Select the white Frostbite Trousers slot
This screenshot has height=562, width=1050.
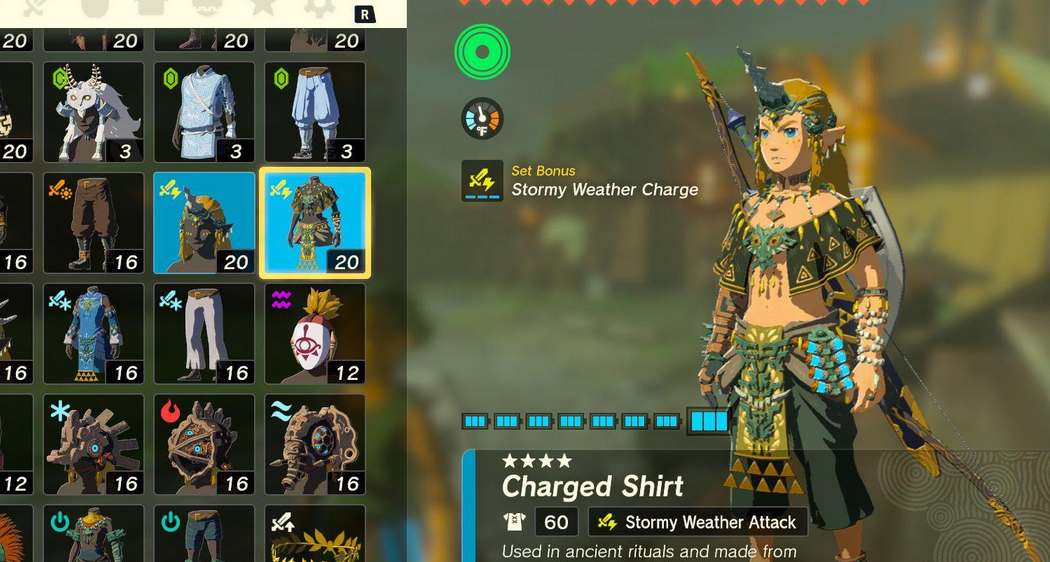coord(204,333)
